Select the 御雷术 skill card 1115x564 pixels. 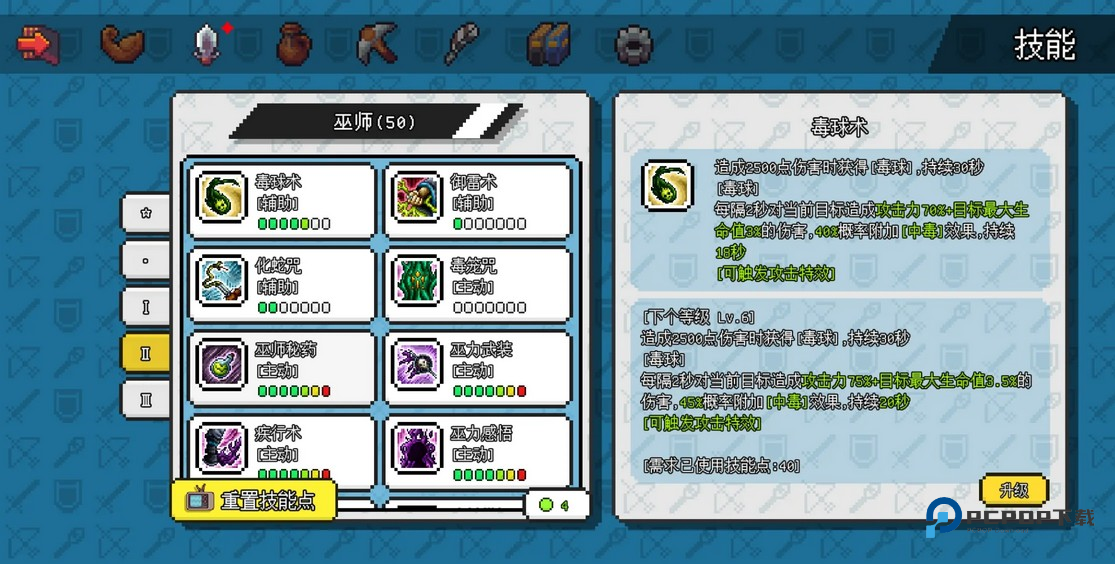(x=478, y=200)
